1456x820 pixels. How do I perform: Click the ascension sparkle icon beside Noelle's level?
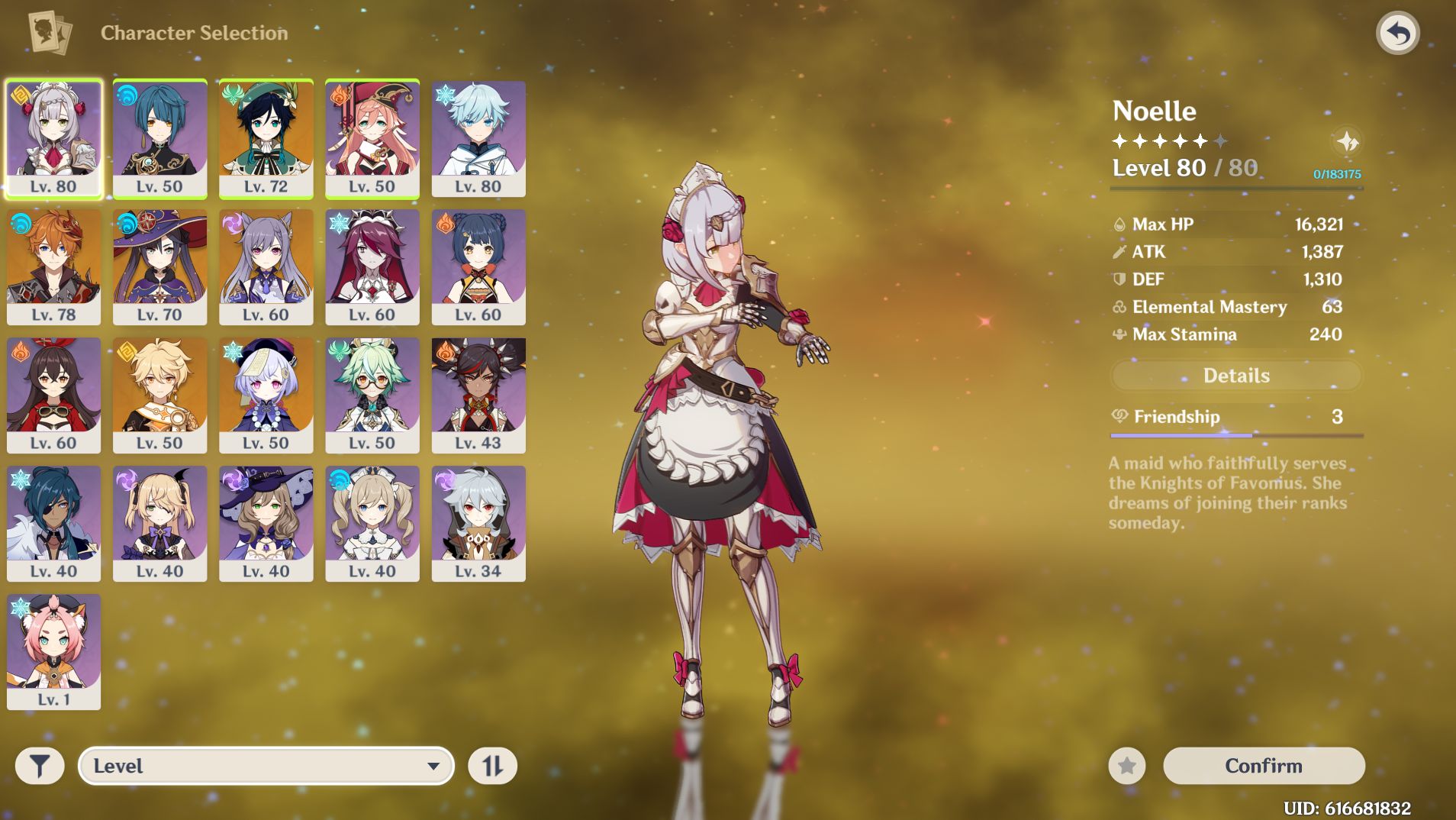(x=1348, y=142)
